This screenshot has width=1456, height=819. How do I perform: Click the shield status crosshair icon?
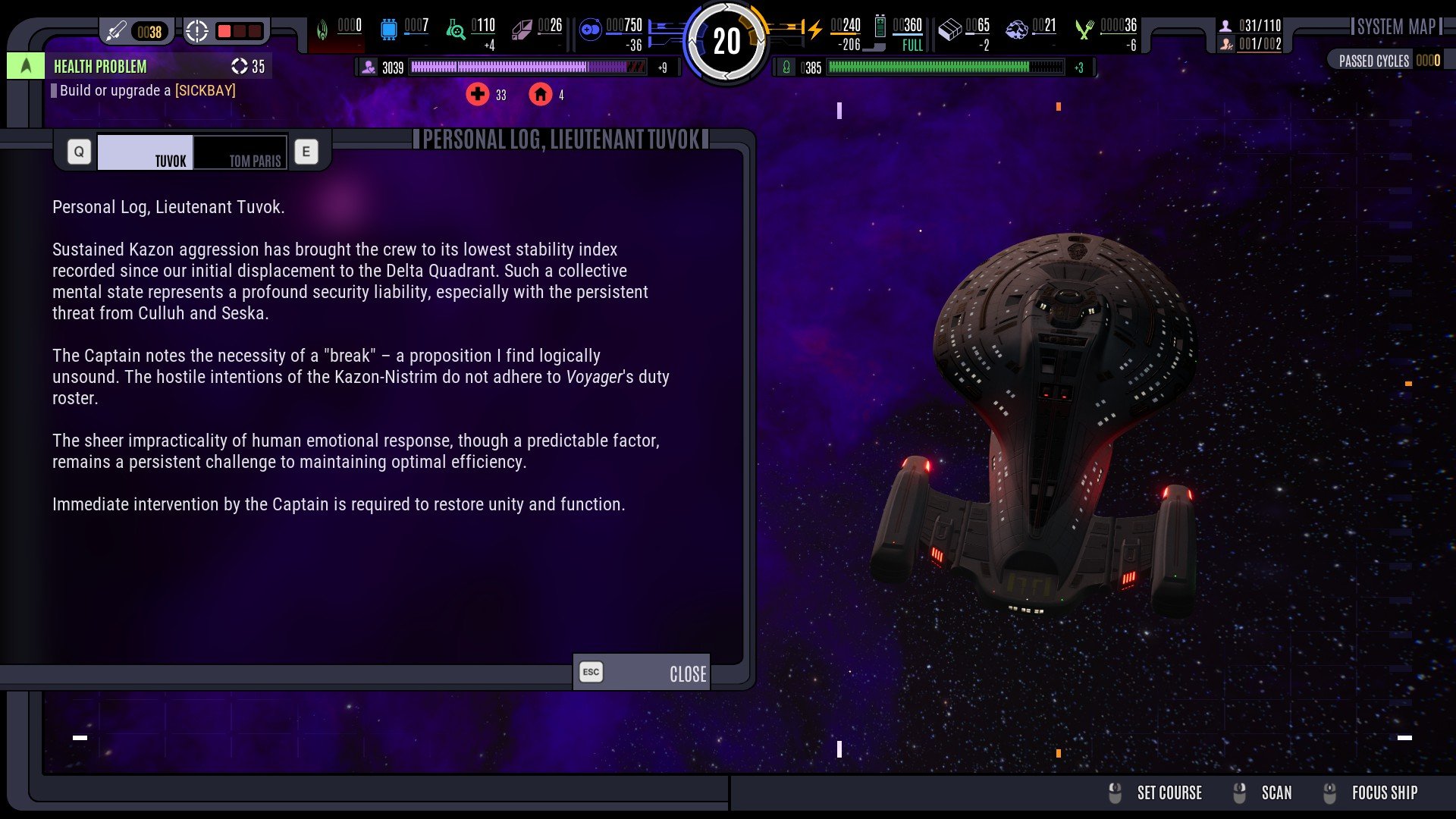[x=197, y=31]
